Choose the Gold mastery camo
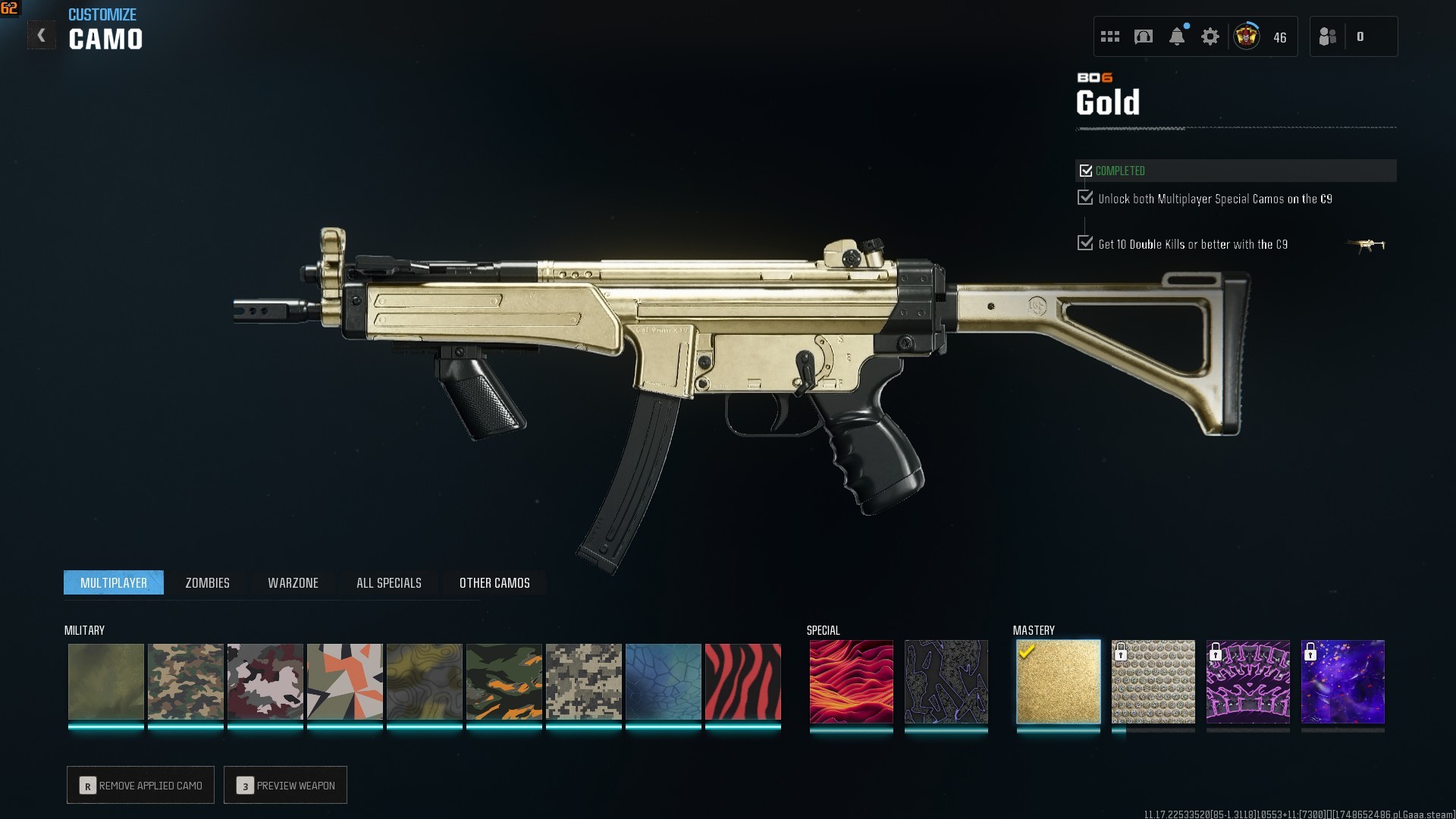 pyautogui.click(x=1058, y=682)
